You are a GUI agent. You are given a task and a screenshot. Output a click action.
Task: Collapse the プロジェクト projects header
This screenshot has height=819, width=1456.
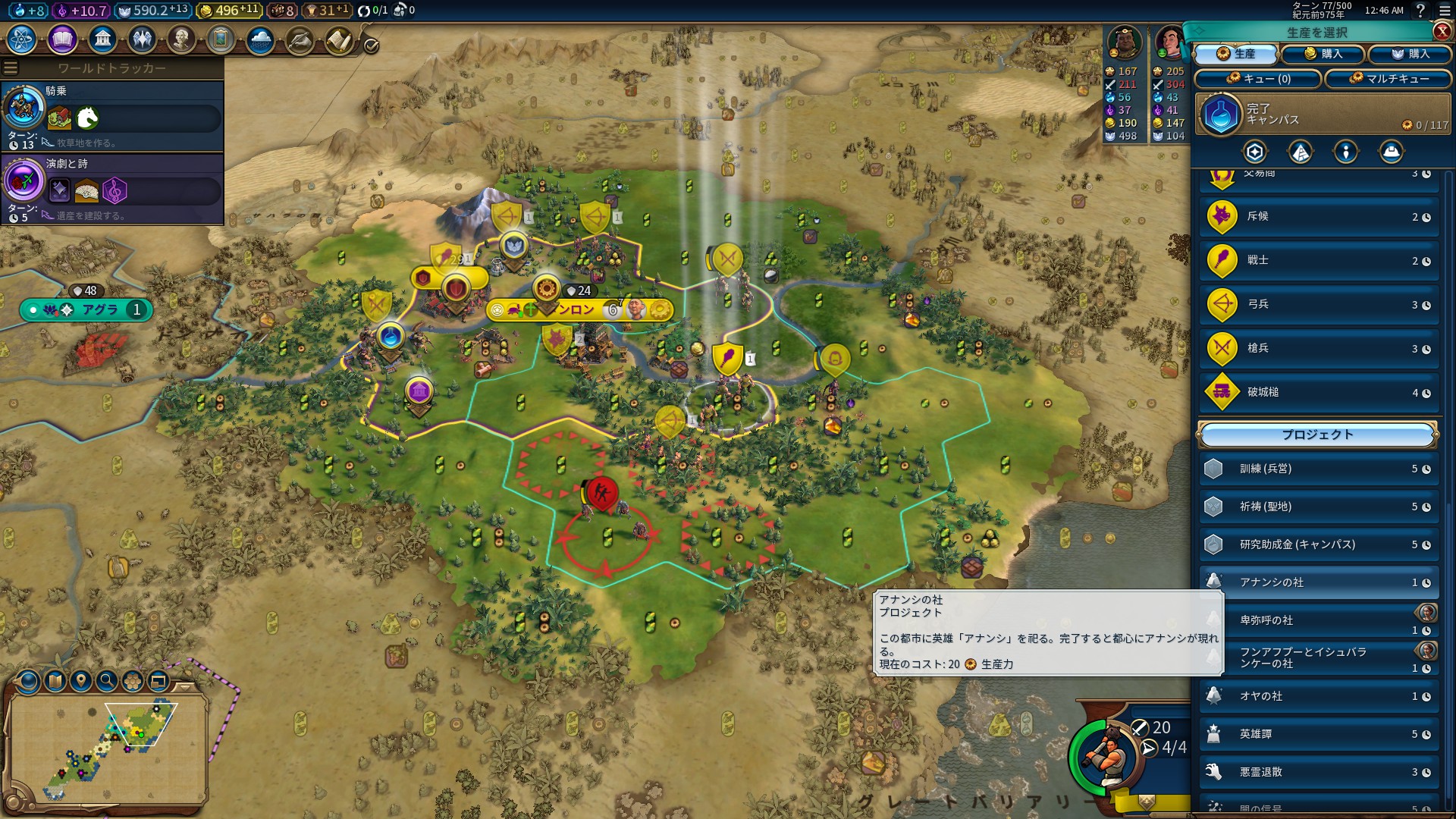pos(1317,435)
